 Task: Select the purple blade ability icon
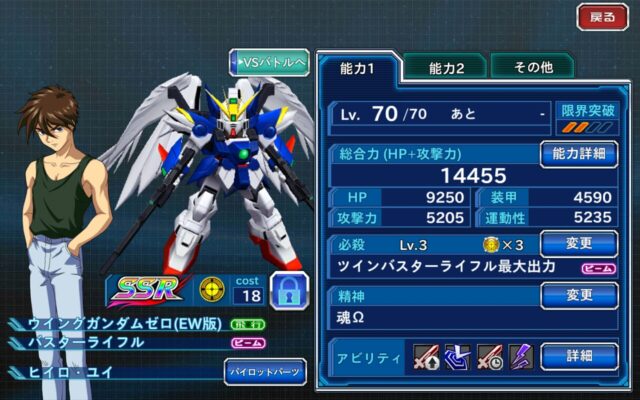519,356
